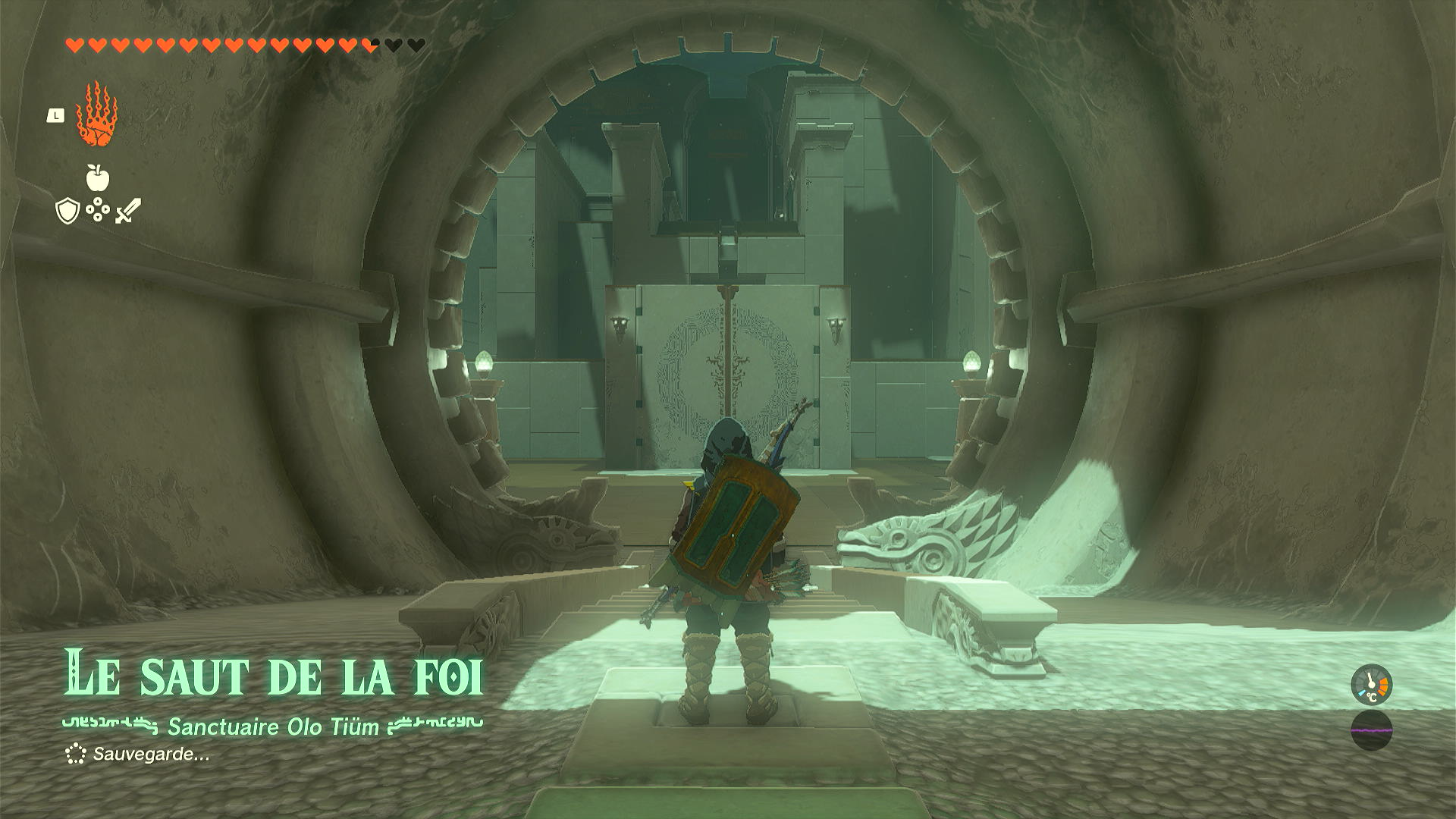Click the purple noise meter indicator
The height and width of the screenshot is (819, 1456).
click(1373, 730)
